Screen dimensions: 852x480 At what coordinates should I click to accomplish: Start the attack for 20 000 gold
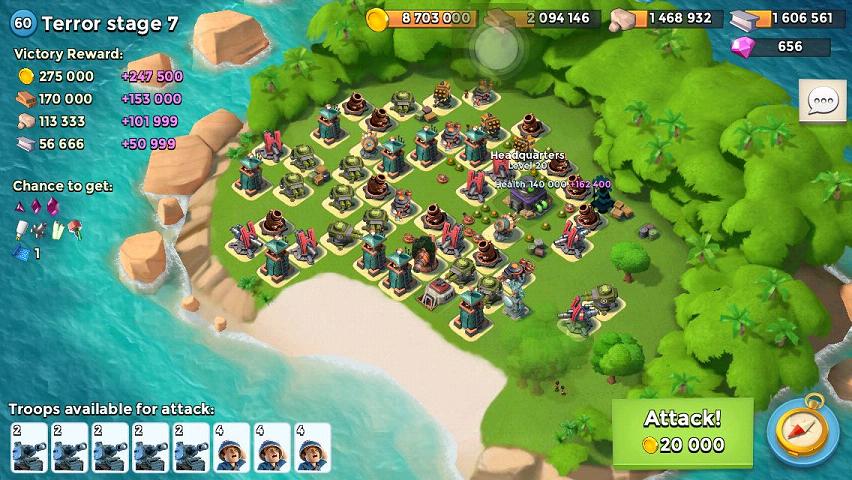coord(682,433)
